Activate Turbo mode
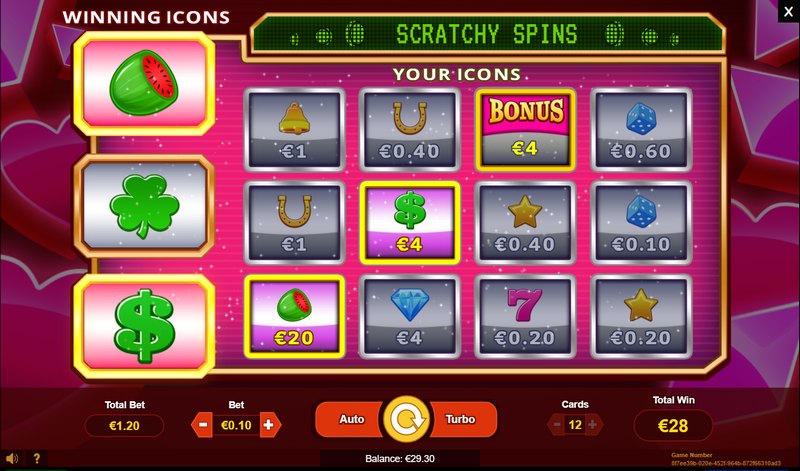Viewport: 800px width, 471px height. 459,419
